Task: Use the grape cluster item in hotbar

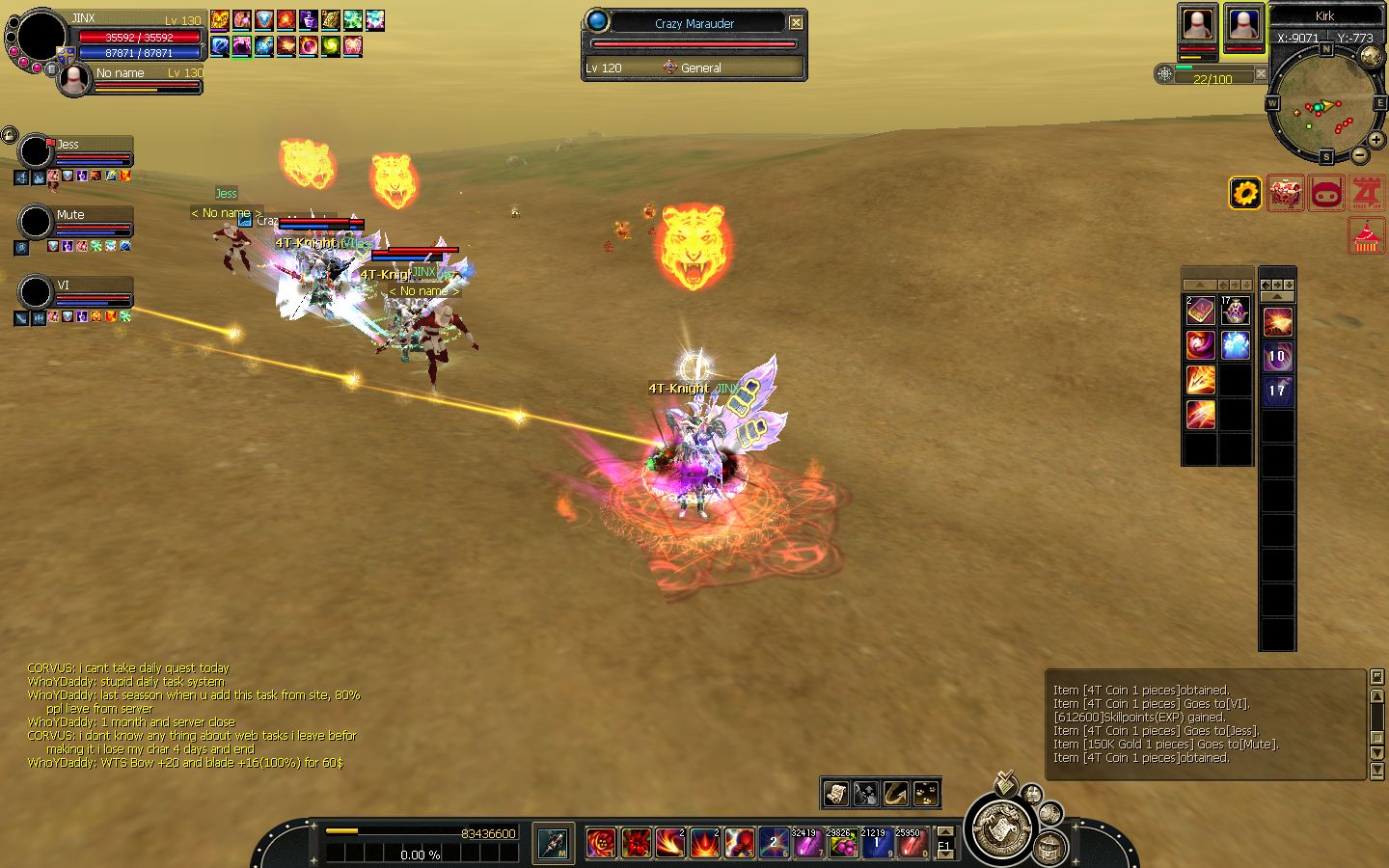Action: [842, 844]
